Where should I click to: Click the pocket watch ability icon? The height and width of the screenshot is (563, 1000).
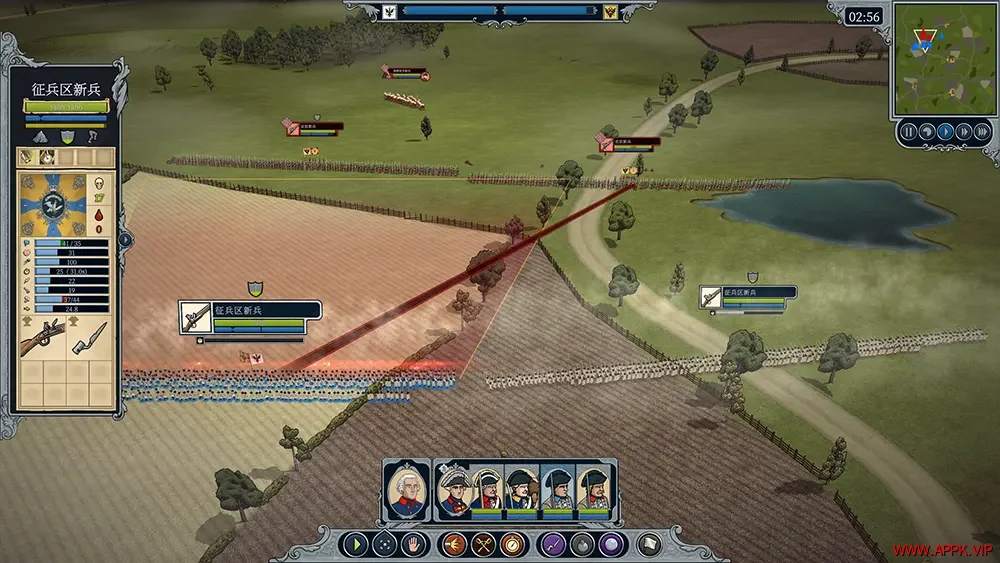click(514, 545)
